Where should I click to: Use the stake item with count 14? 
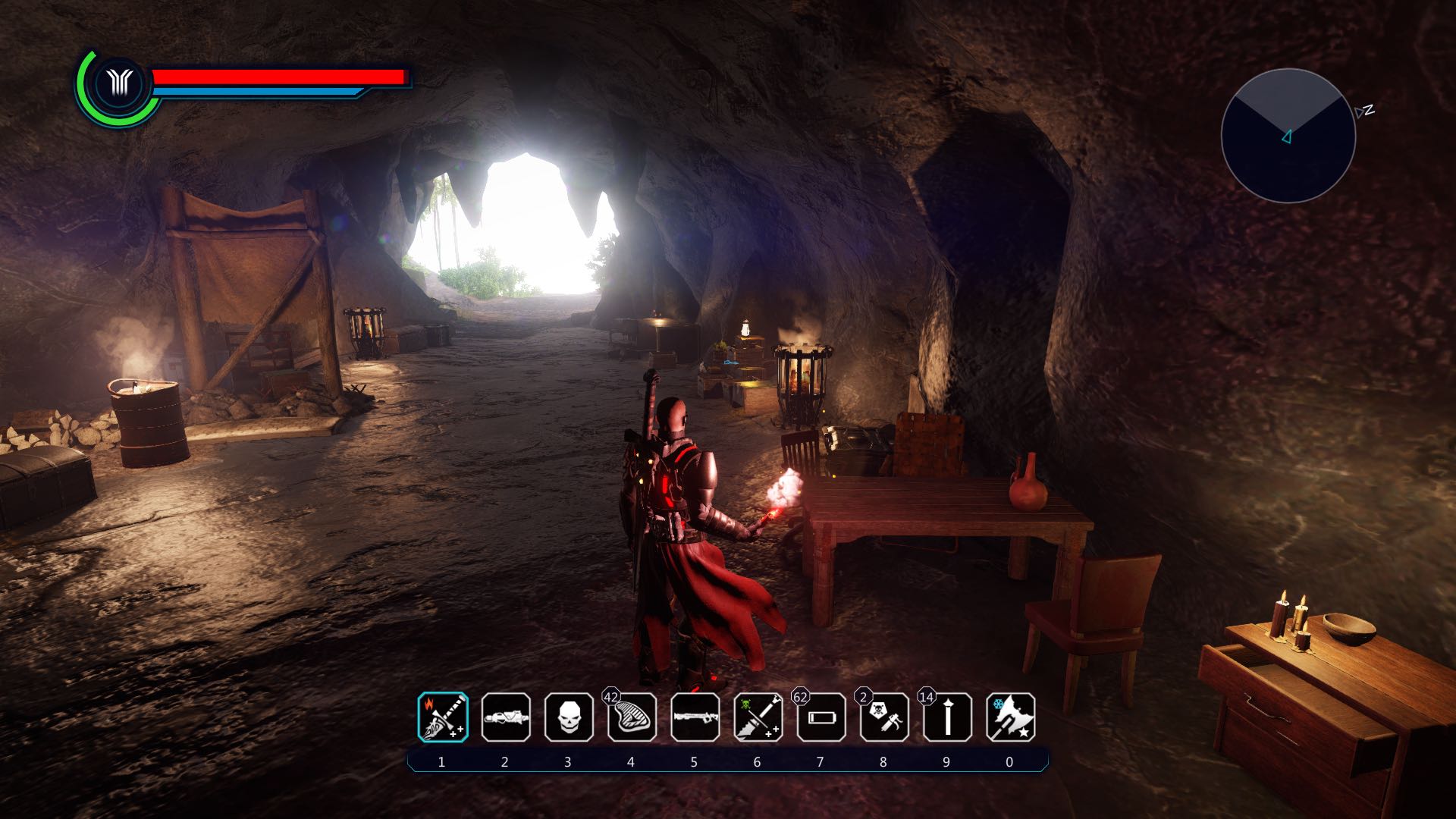click(x=947, y=717)
